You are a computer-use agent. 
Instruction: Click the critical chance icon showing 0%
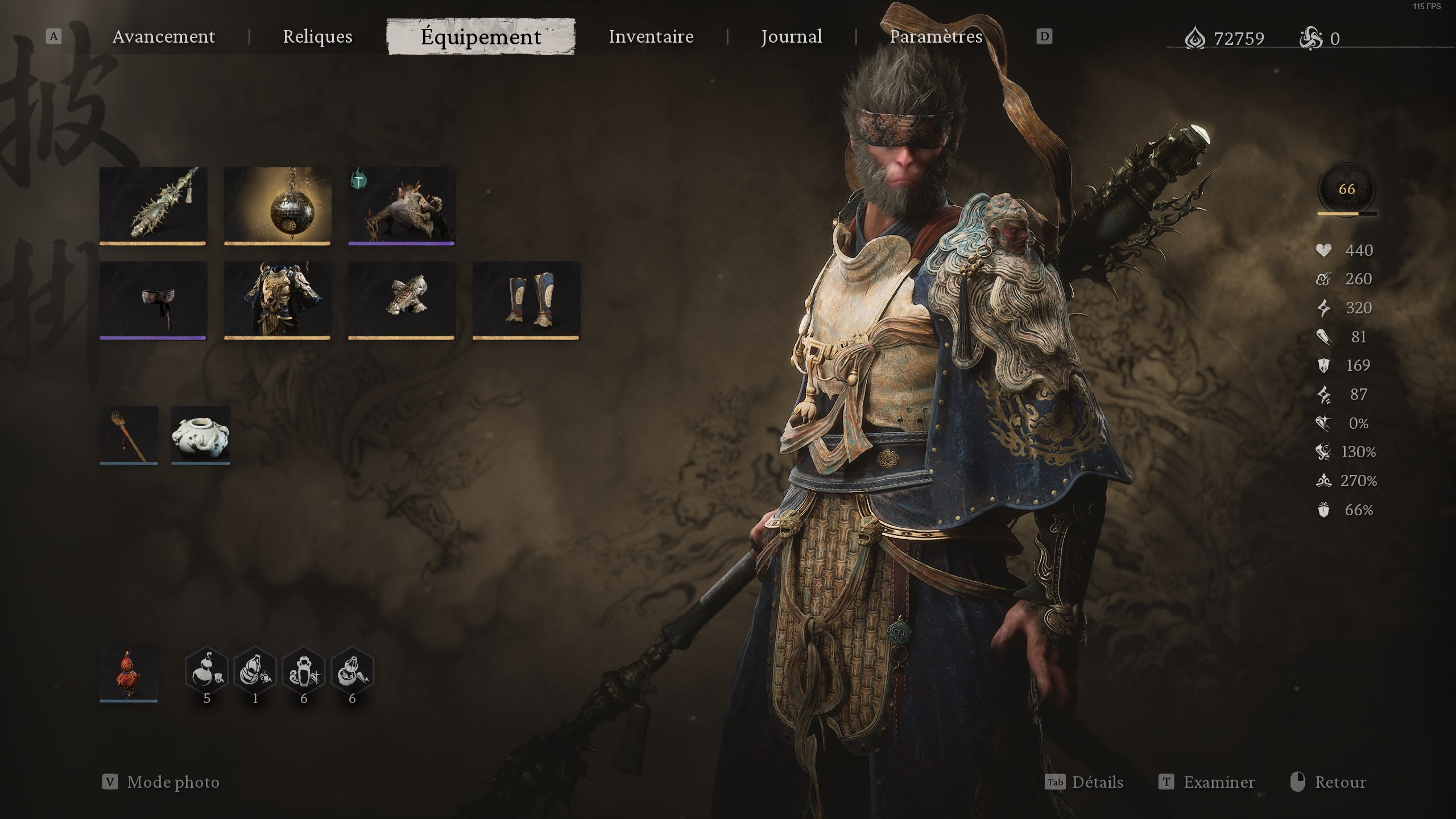coord(1325,423)
